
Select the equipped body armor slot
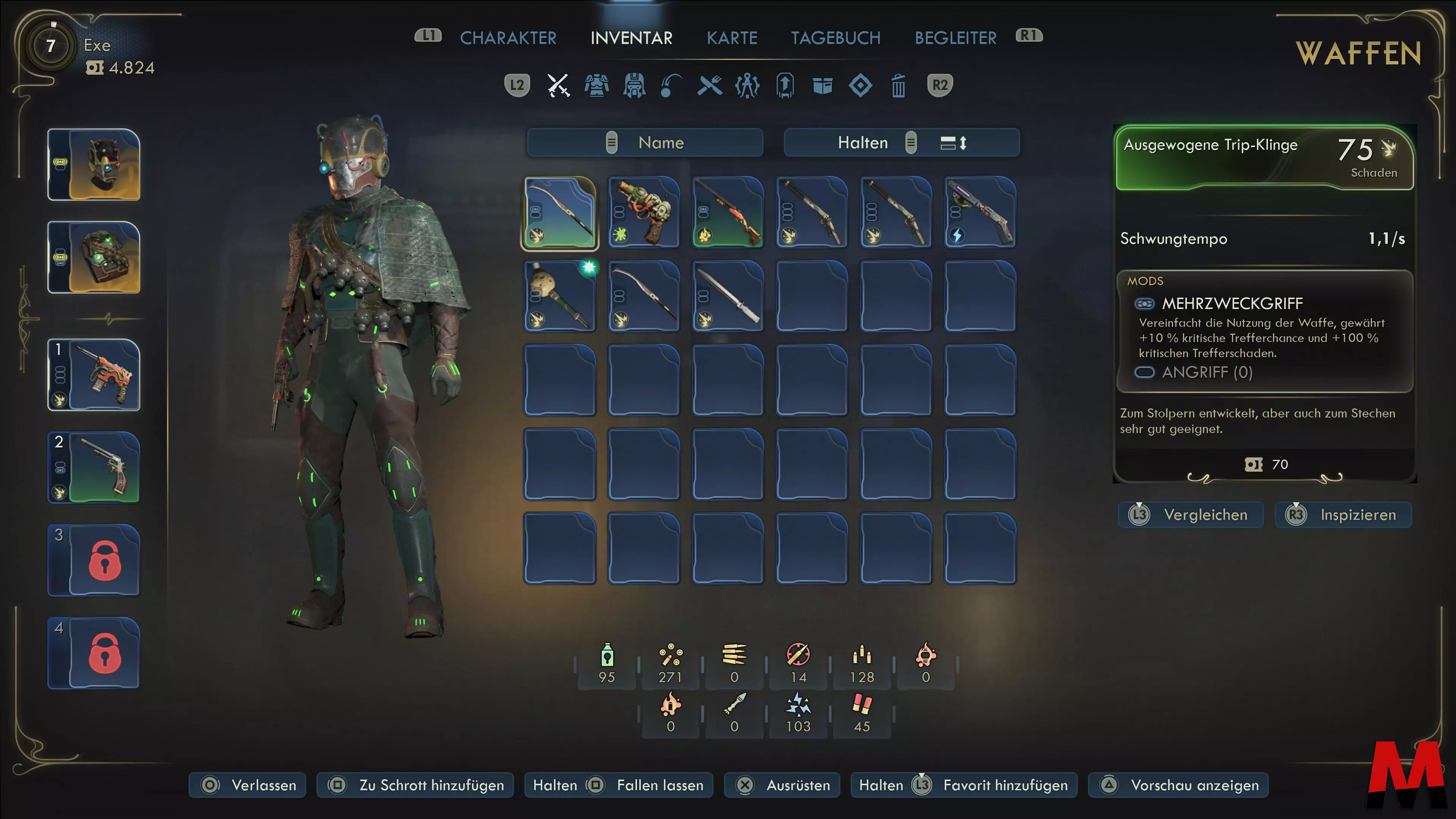94,257
